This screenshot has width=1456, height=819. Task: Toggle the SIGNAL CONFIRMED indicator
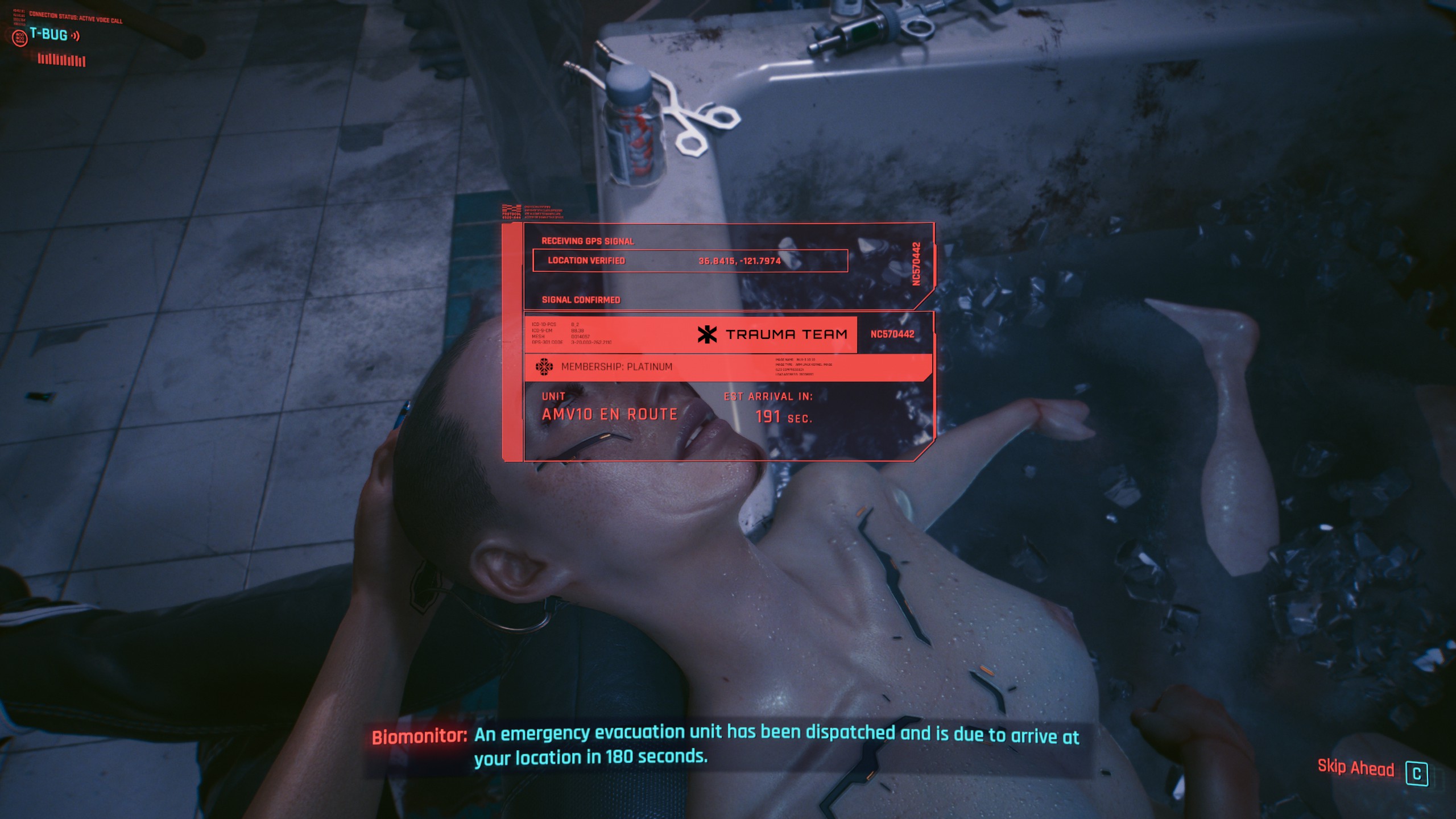point(580,300)
